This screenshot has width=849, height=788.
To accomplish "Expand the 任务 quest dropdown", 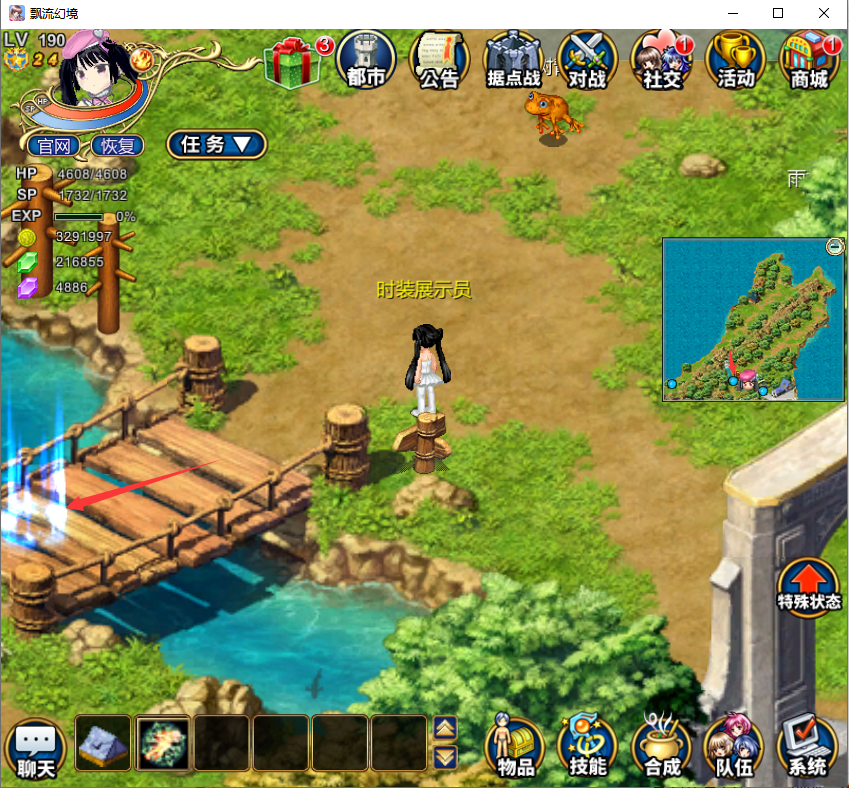I will (x=216, y=144).
